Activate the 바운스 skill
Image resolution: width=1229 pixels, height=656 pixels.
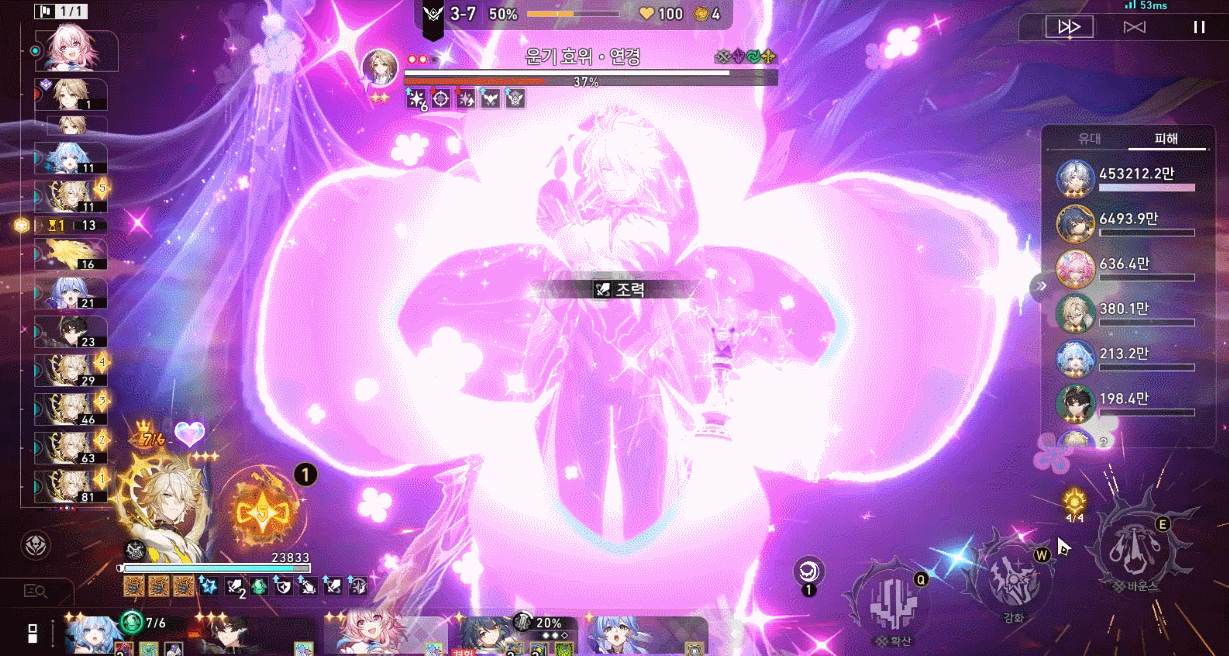1139,547
